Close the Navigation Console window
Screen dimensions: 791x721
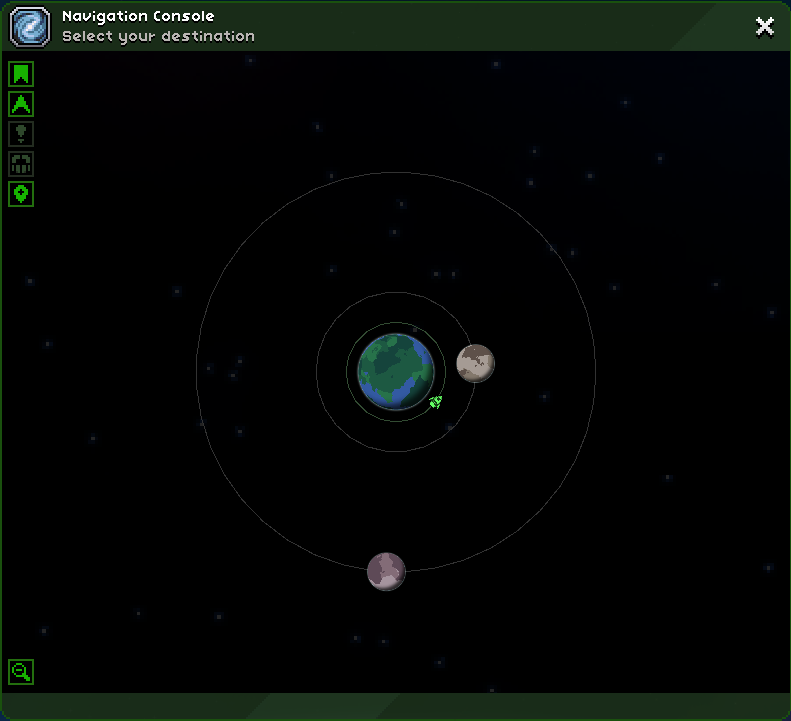coord(765,27)
